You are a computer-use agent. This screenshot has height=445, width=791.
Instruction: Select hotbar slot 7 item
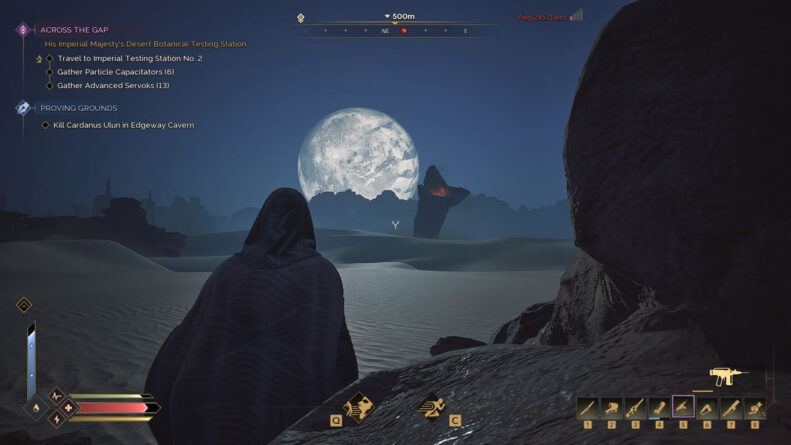[x=731, y=407]
